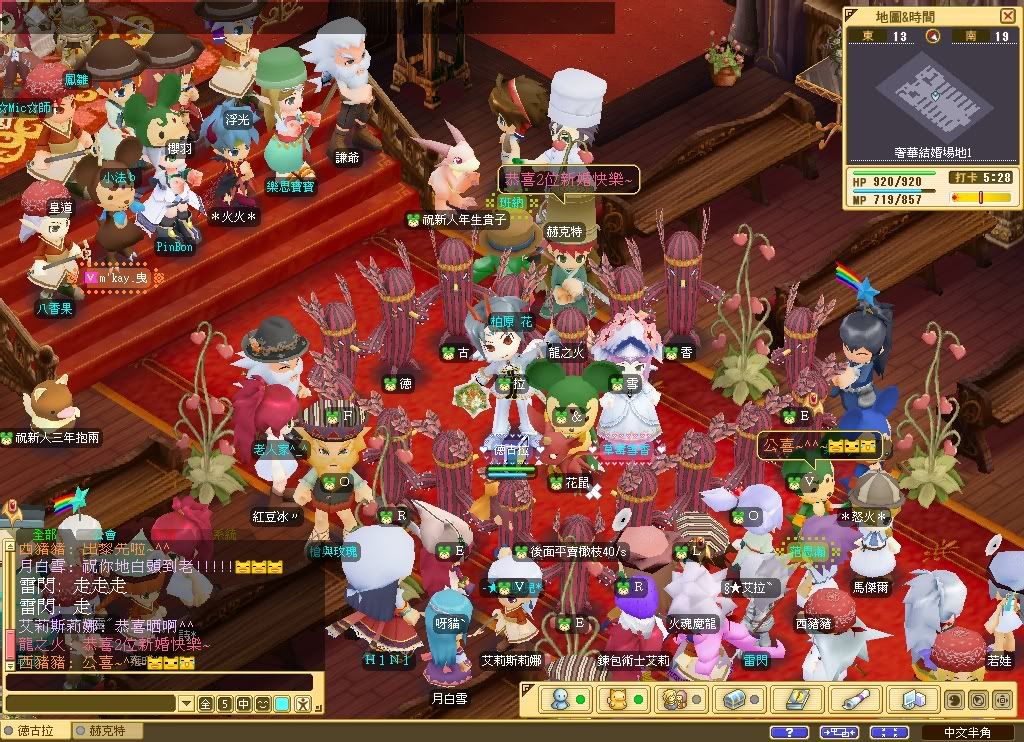Open the computer system settings button
The image size is (1024, 742).
914,699
